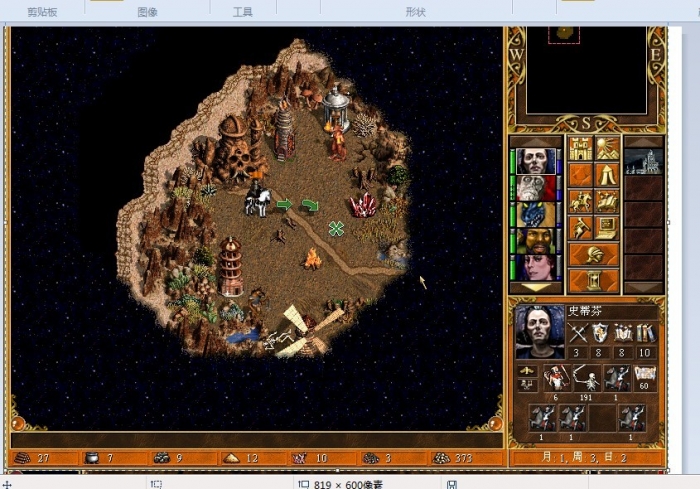Select the Necropolis town in town list
The height and width of the screenshot is (489, 700).
643,161
